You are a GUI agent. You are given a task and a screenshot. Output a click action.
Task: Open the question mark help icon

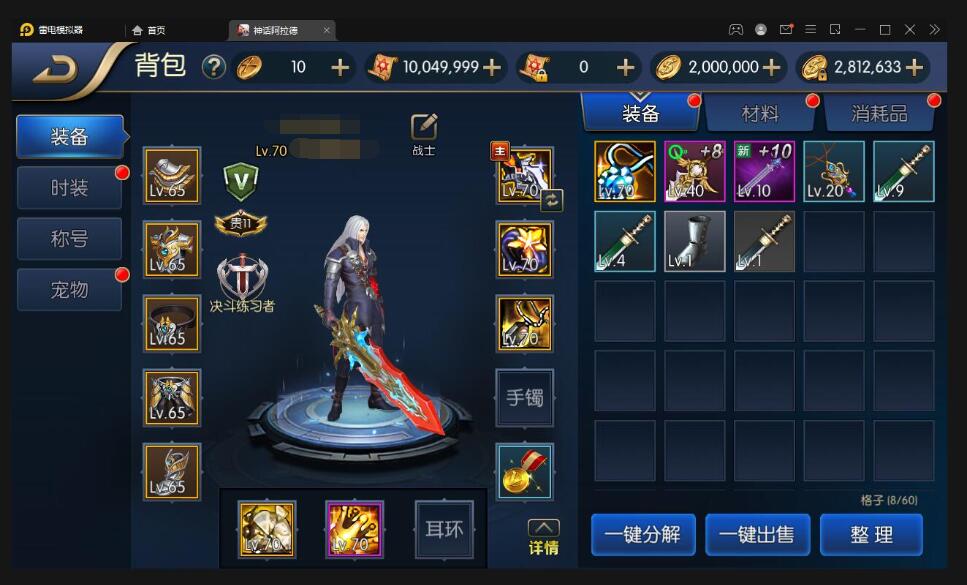coord(214,67)
